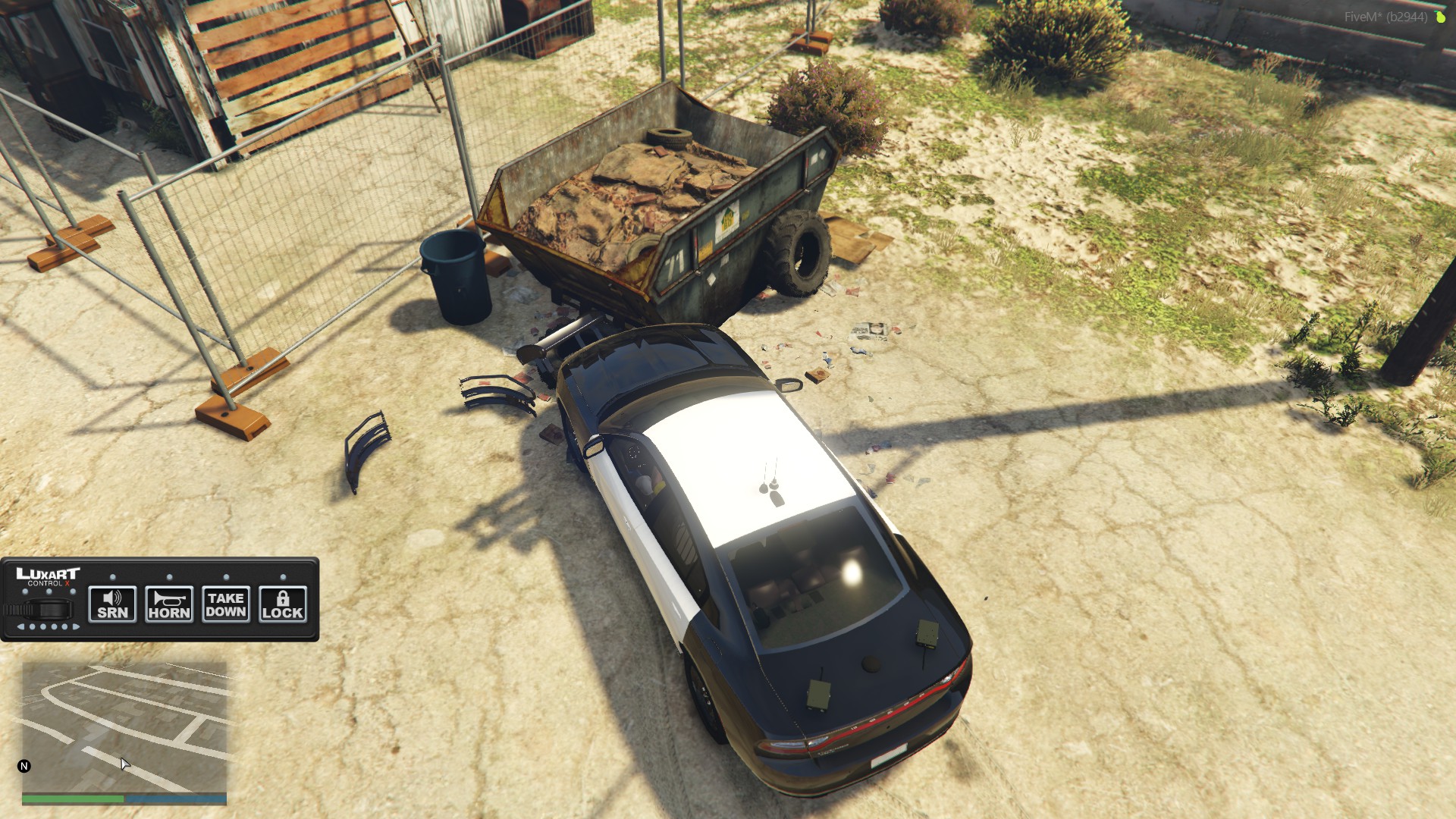The image size is (1456, 819).
Task: Click the Luxart Control X logo
Action: pyautogui.click(x=48, y=576)
